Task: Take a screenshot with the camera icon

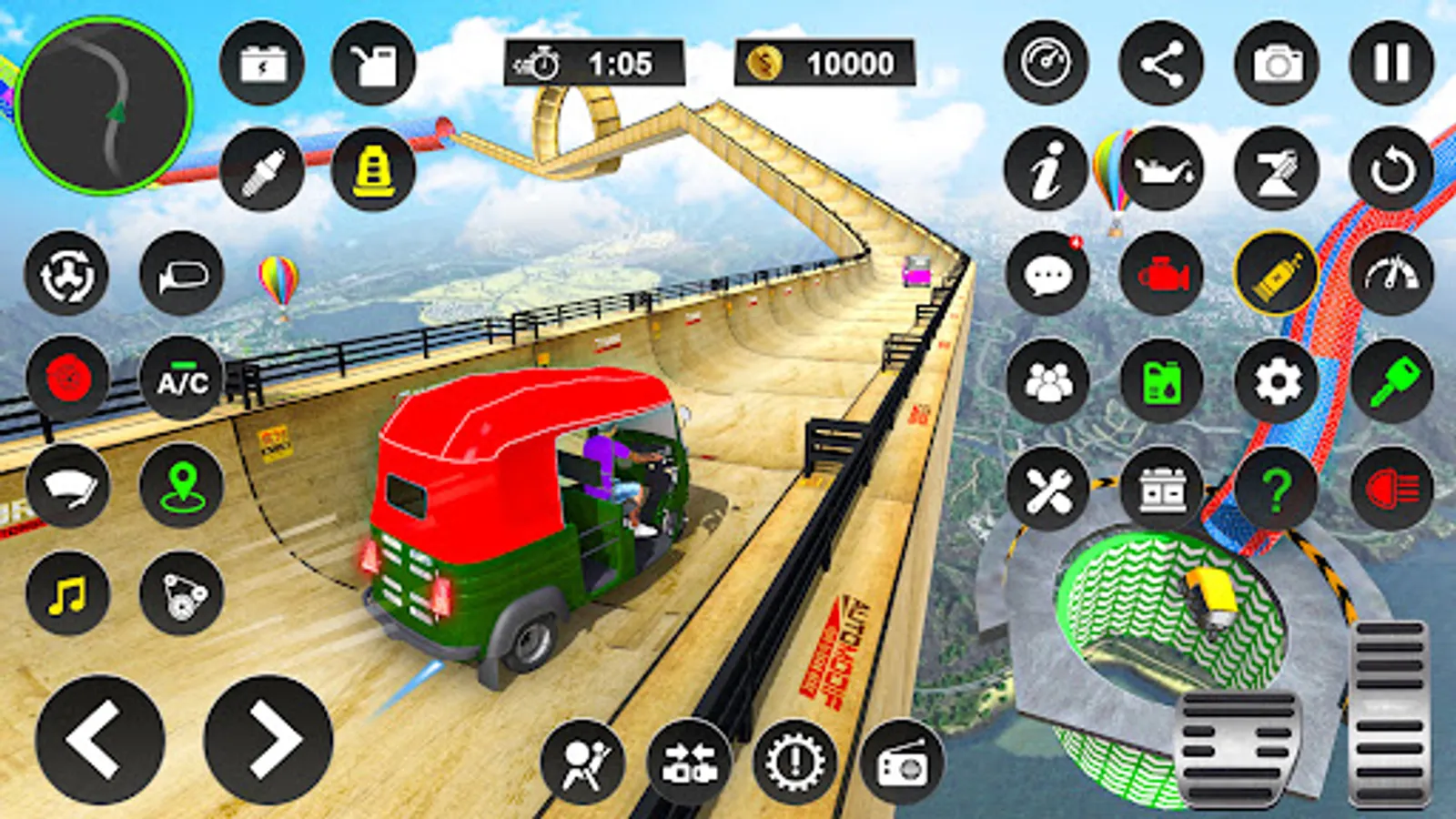Action: 1277,64
